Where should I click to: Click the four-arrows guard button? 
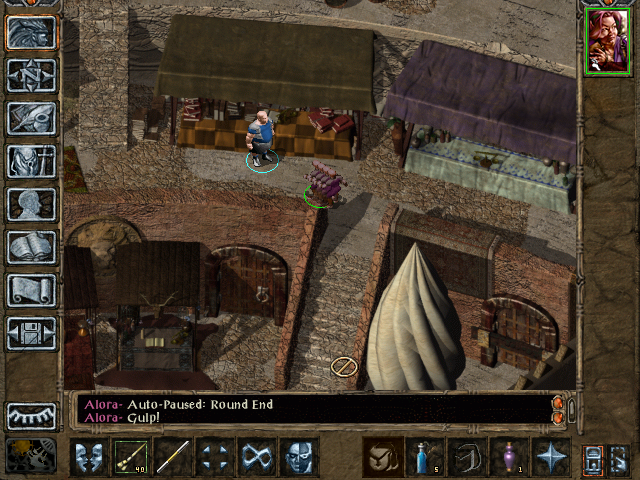click(214, 457)
